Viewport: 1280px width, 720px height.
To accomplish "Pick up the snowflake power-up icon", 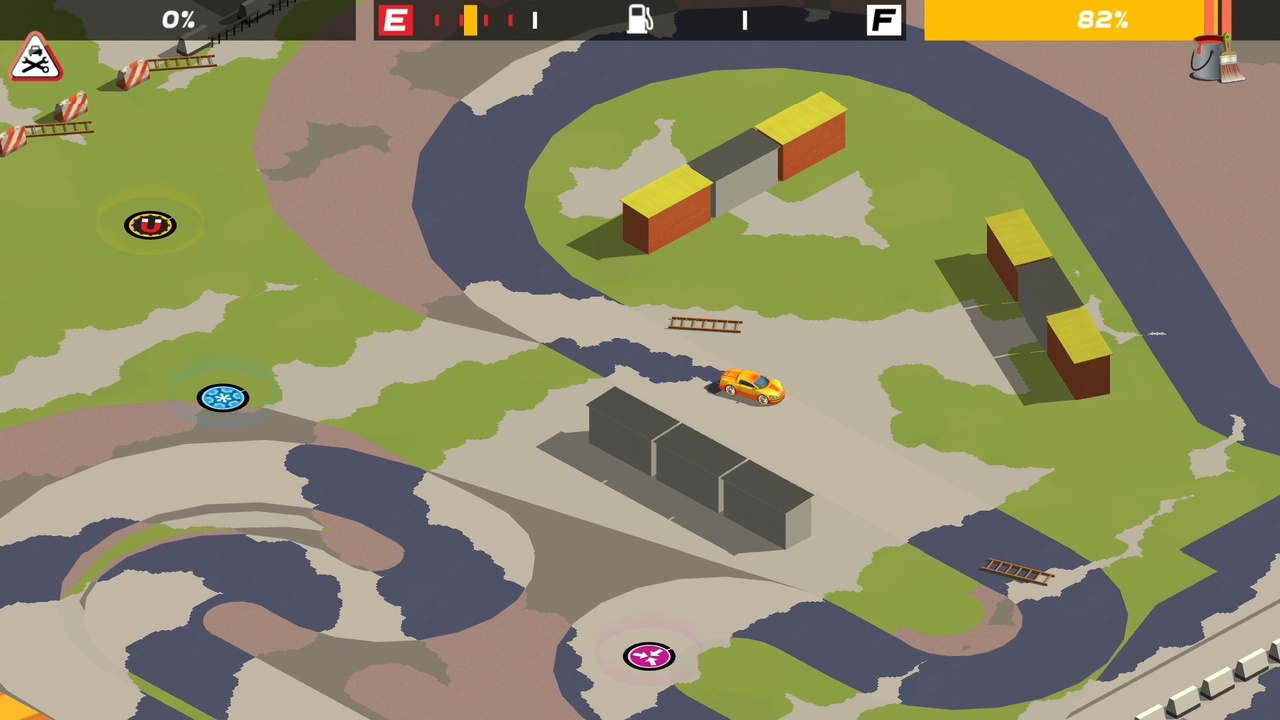I will pyautogui.click(x=222, y=397).
